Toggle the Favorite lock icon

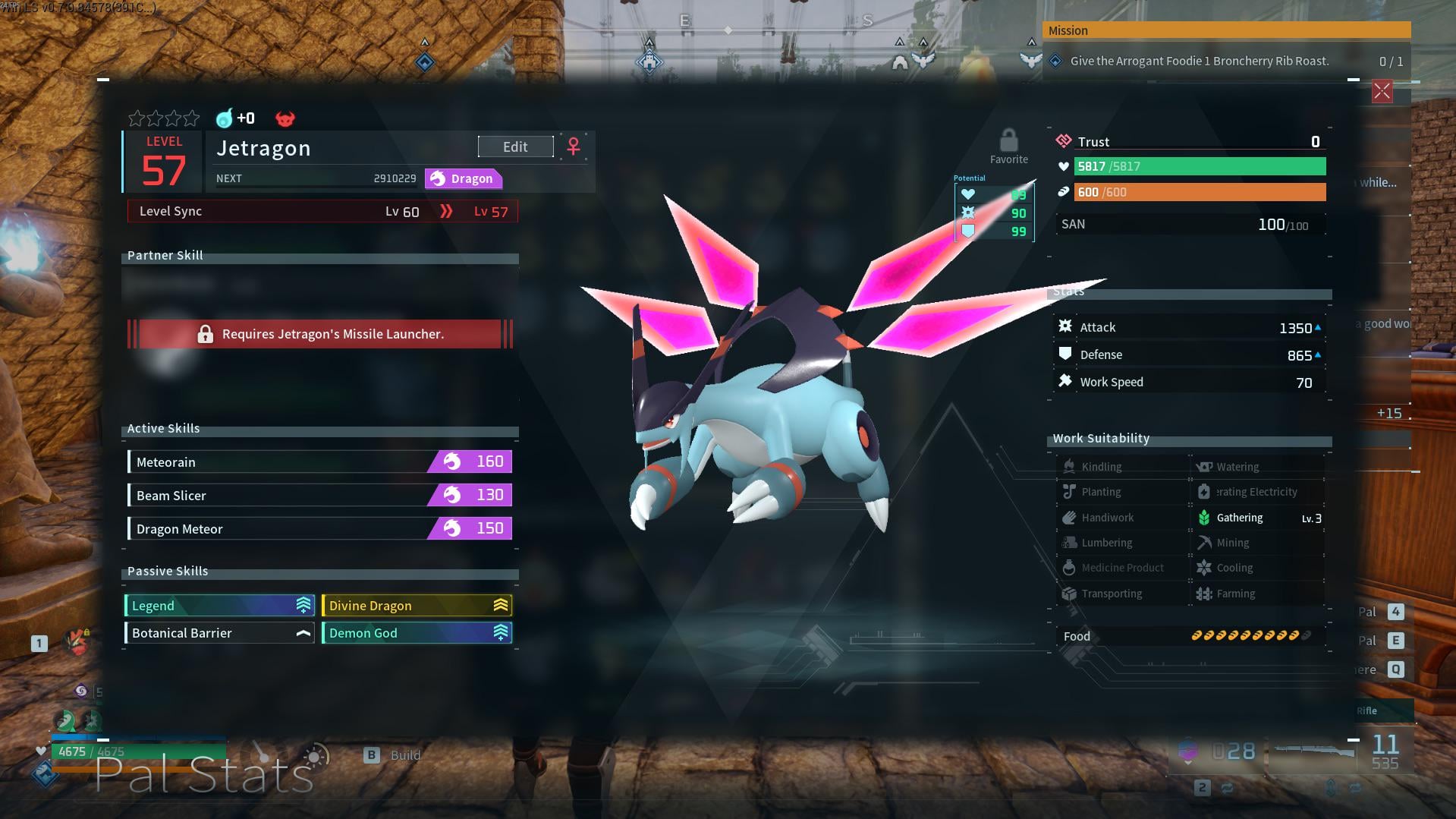pos(1008,141)
